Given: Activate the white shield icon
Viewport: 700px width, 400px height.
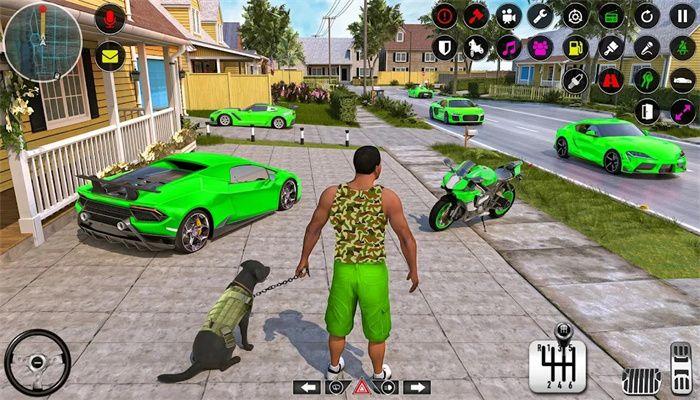Looking at the screenshot, I should tap(445, 47).
